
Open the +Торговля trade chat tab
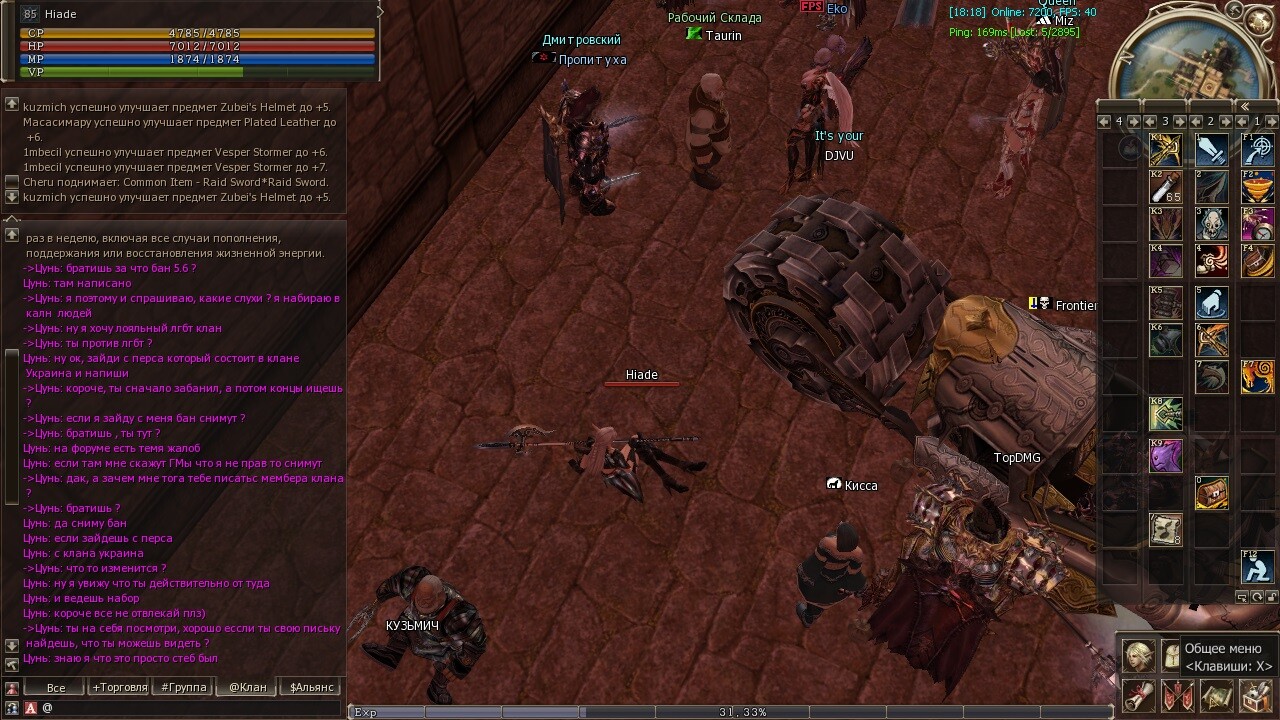point(119,687)
